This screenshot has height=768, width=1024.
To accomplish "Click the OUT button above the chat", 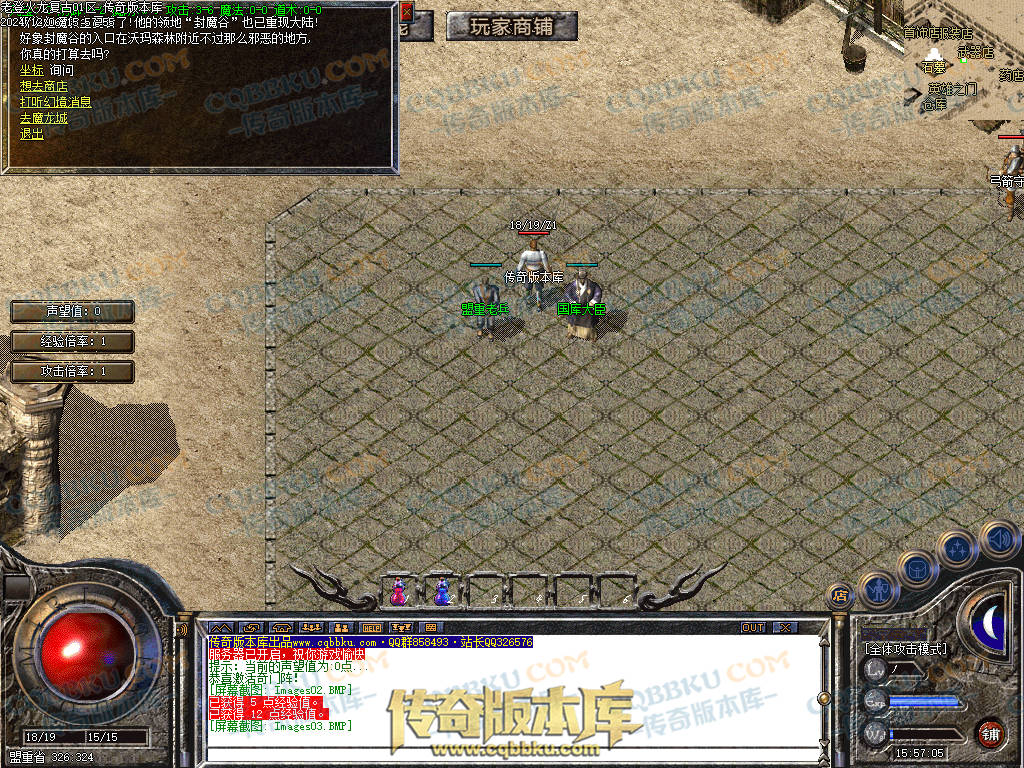I will [x=752, y=627].
